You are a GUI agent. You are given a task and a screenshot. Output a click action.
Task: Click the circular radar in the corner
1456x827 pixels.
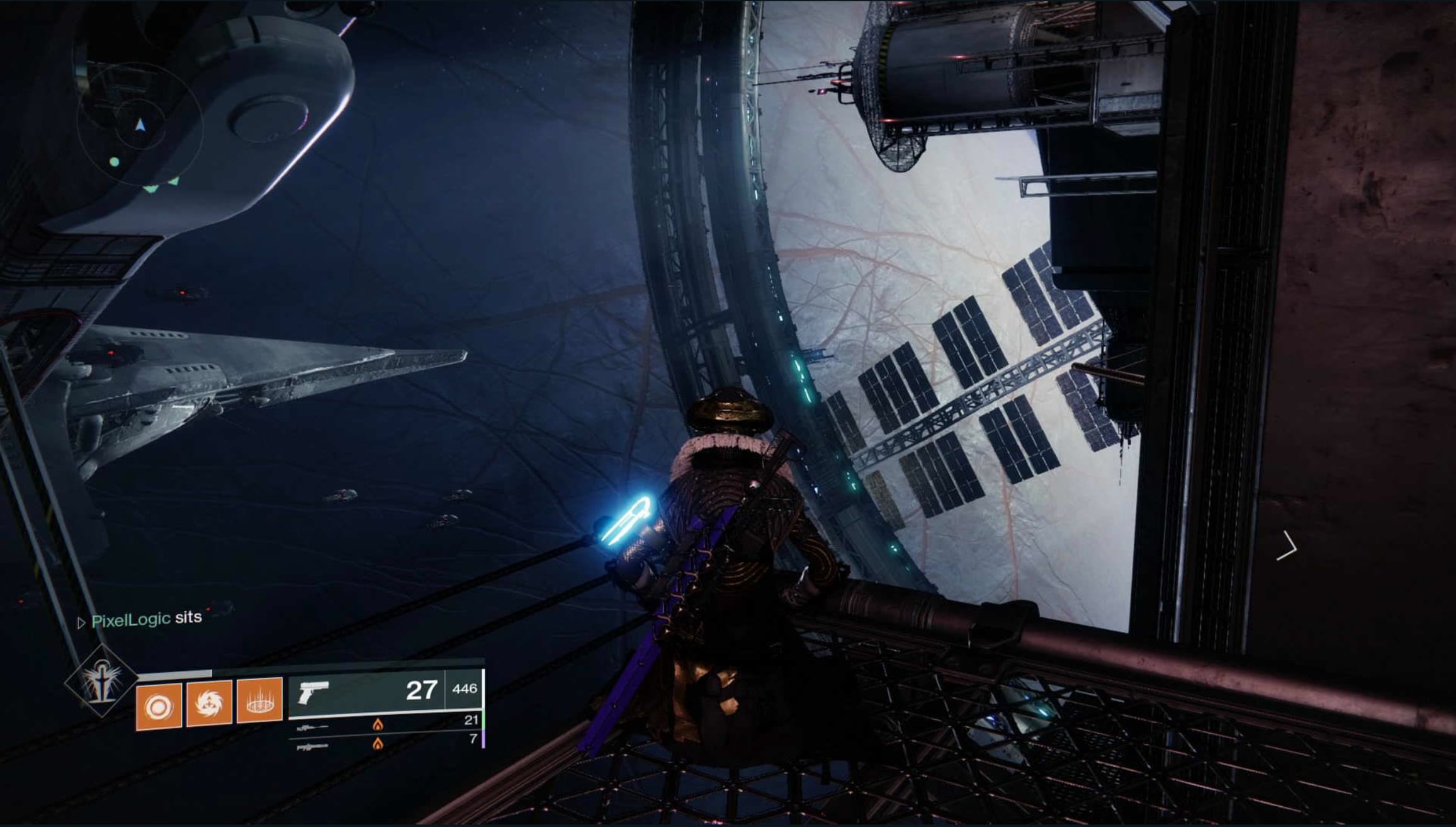(x=140, y=124)
